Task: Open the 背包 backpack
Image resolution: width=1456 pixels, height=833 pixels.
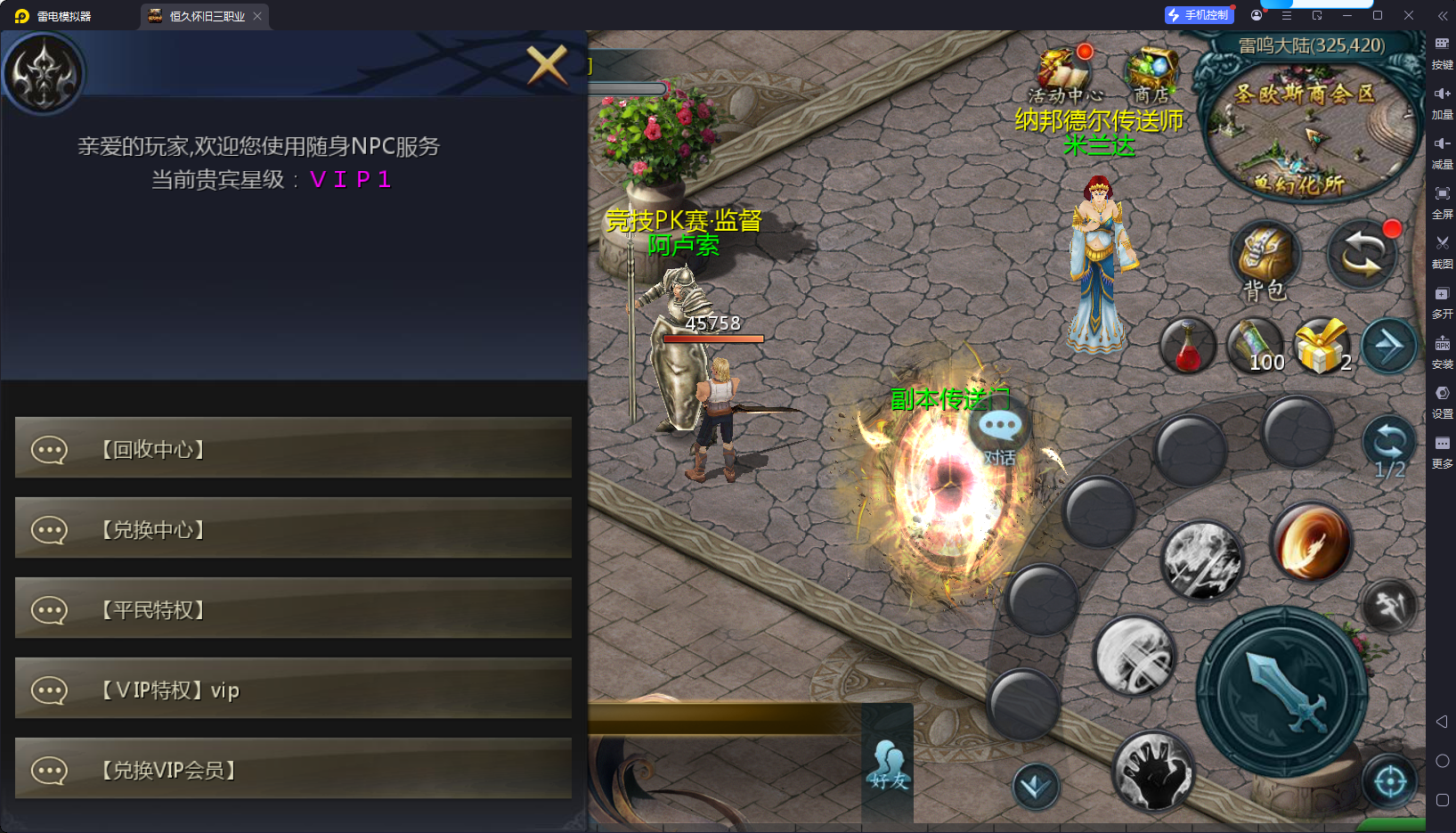Action: pos(1265,258)
